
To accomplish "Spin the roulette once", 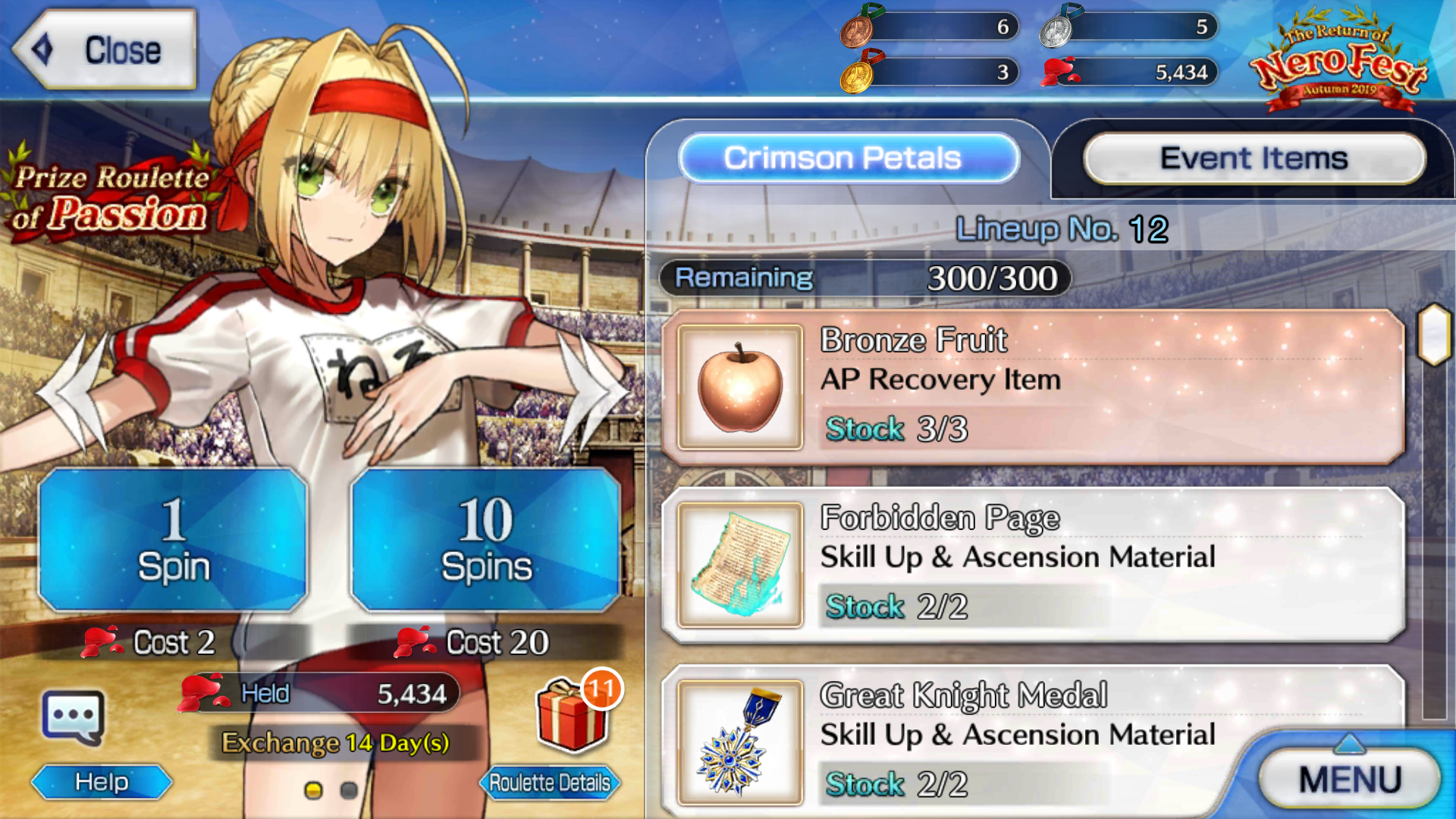I will point(173,540).
